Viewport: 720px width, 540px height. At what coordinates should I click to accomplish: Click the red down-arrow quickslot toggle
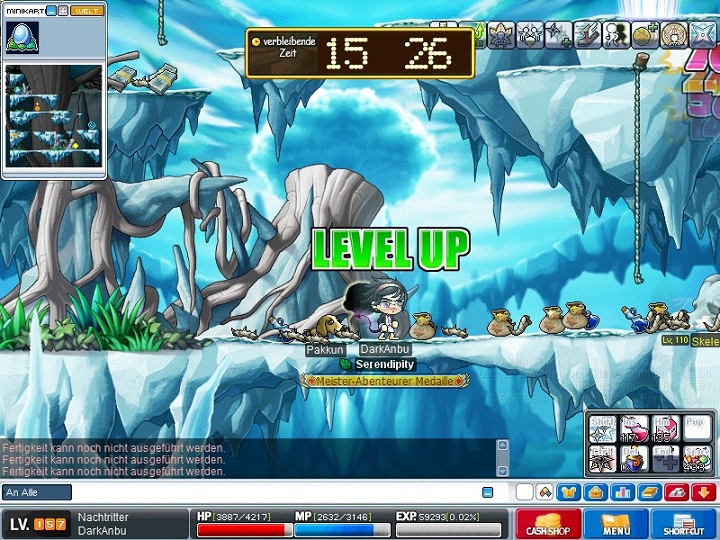[702, 492]
